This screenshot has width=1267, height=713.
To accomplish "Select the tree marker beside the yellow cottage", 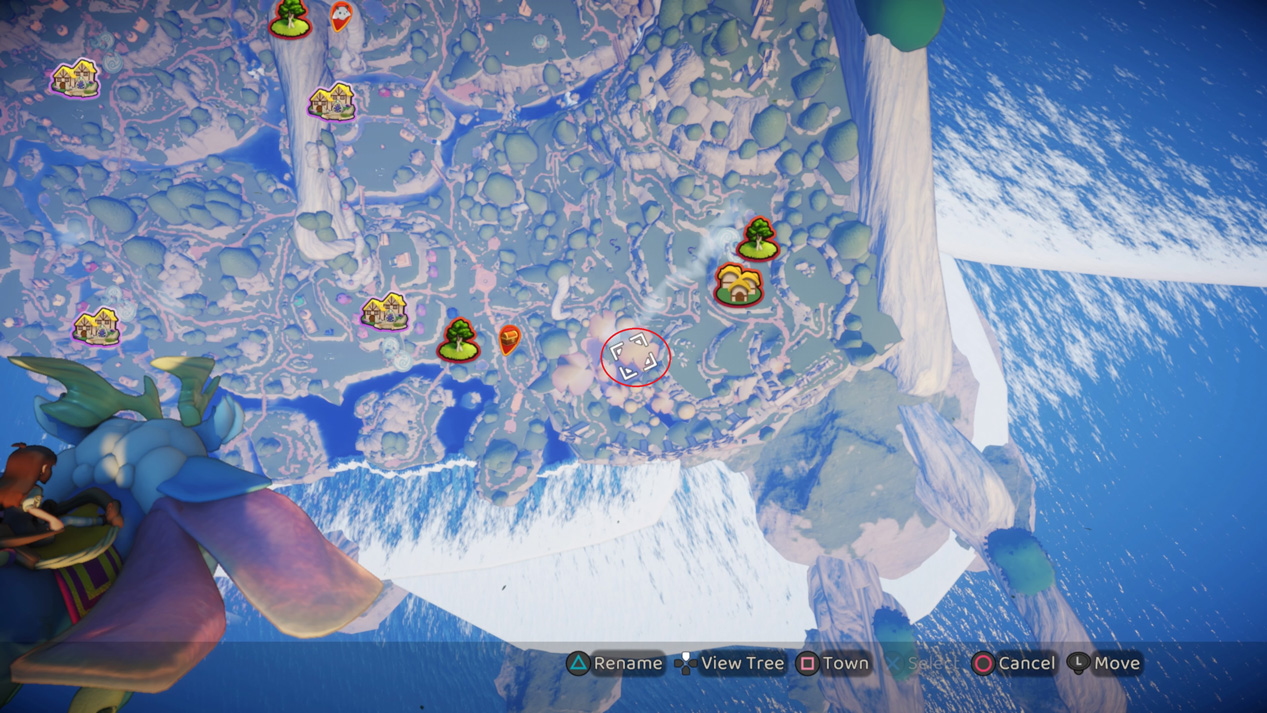I will pos(758,239).
